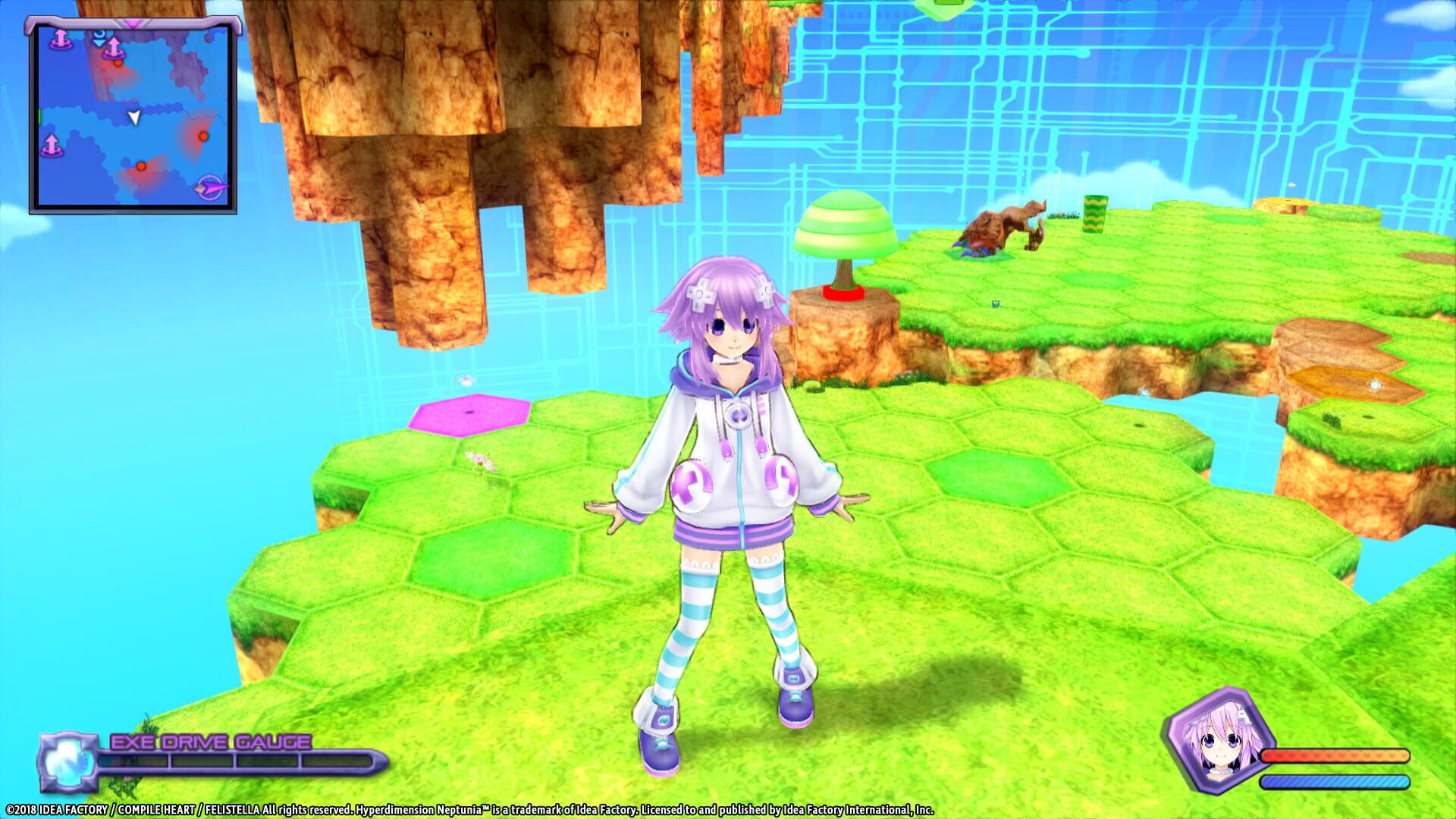Click the upper-left warp arrow marker on the minimap

60,39
